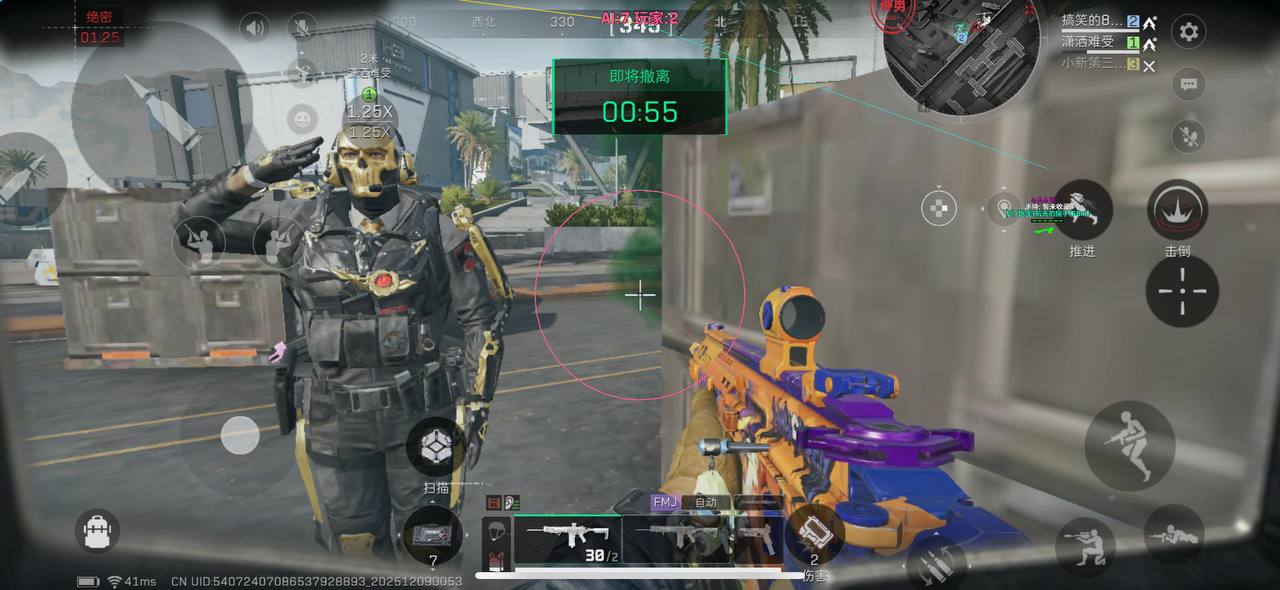Open the smiley emote wheel
Screen dimensions: 1280x590
[301, 120]
